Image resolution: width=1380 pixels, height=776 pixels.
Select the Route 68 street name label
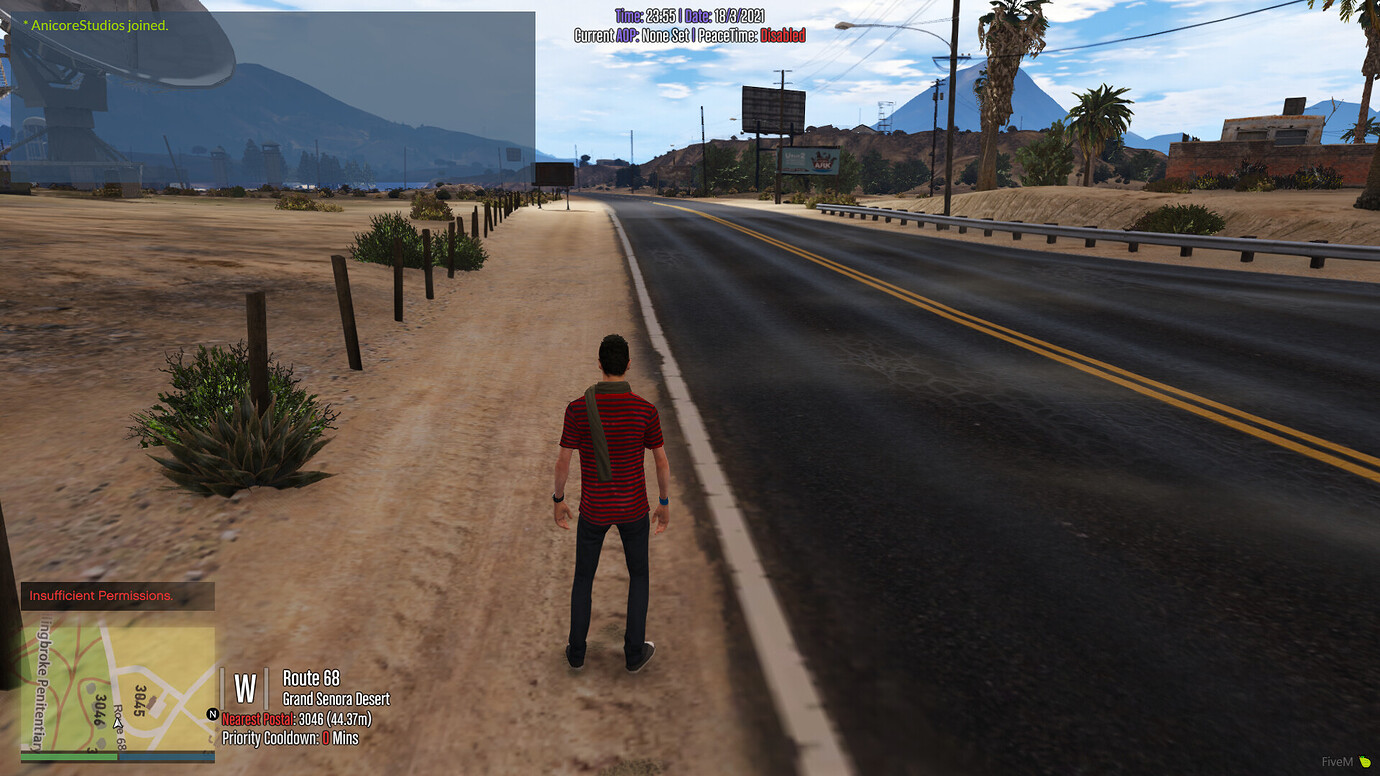311,678
